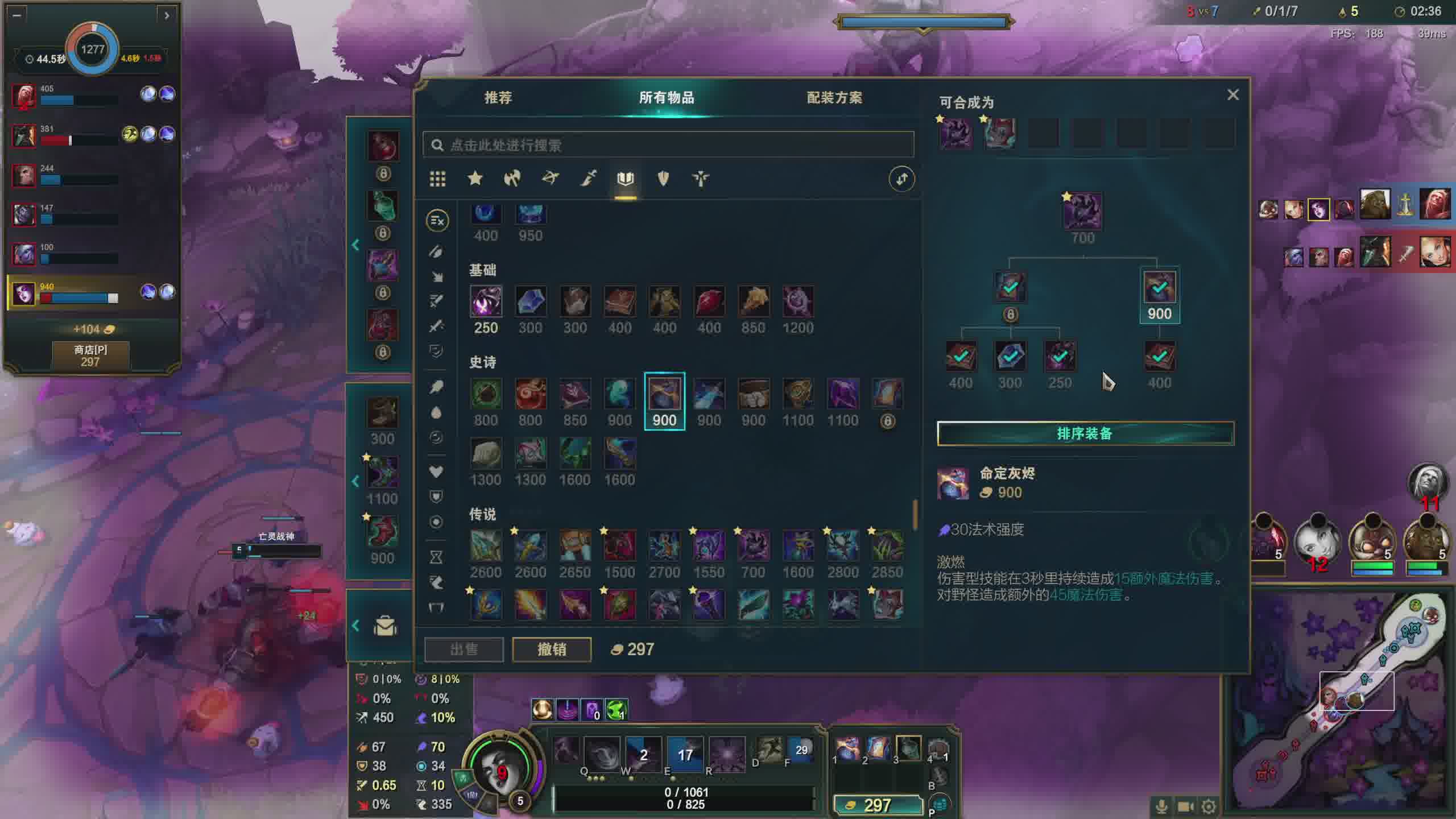Show all items grid filter
This screenshot has width=1456, height=819.
point(437,179)
